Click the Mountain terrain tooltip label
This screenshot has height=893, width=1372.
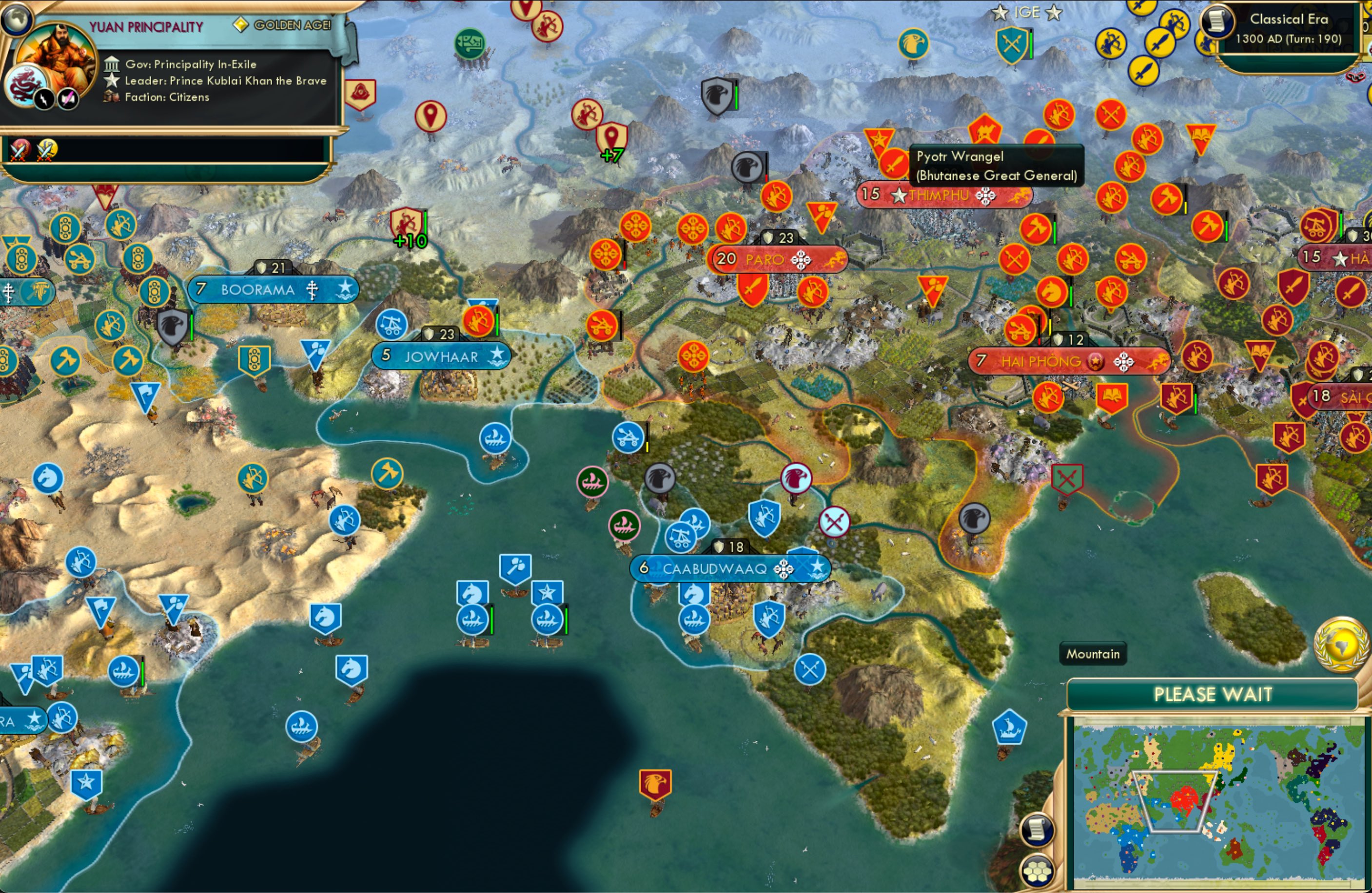tap(1093, 654)
